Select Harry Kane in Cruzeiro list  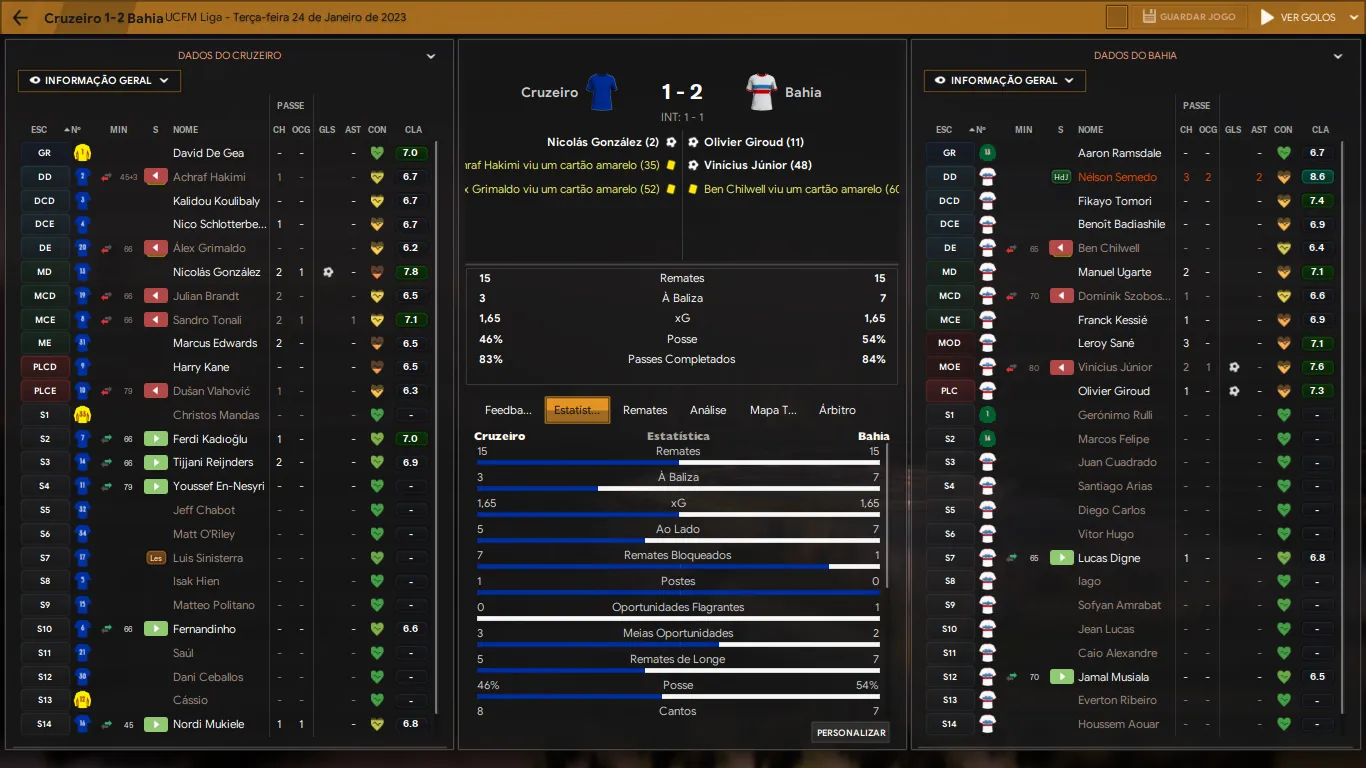click(201, 367)
